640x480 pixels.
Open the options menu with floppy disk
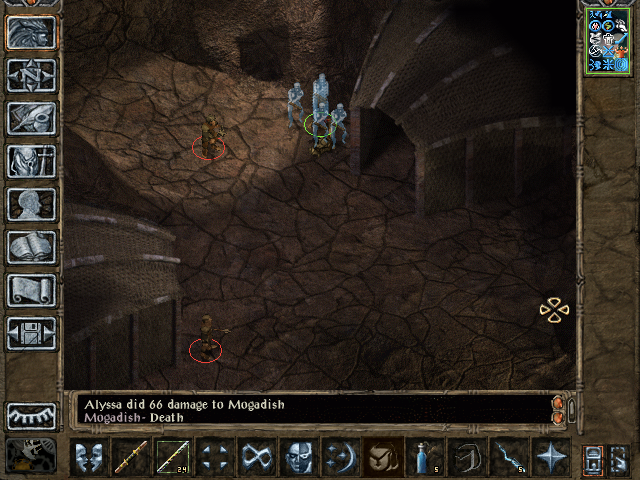31,333
